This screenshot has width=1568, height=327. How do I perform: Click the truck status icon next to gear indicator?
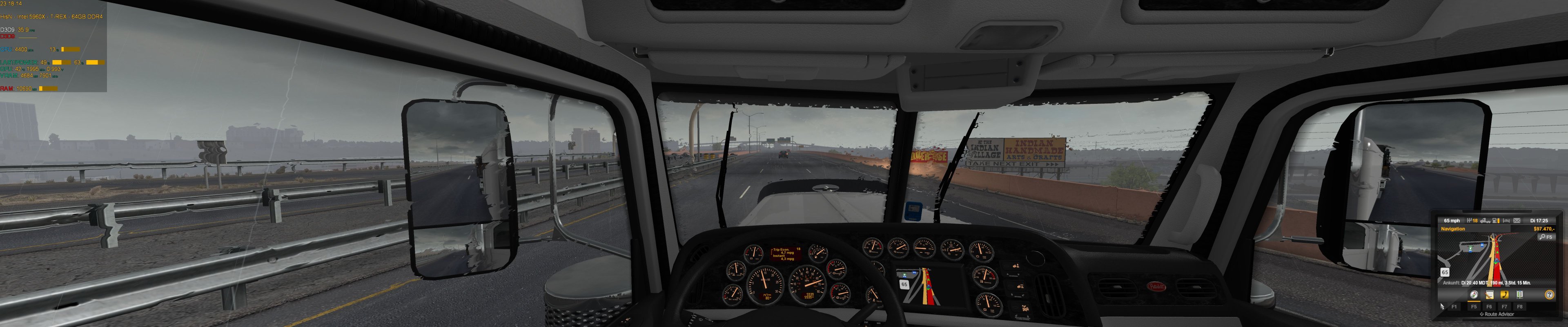click(x=1485, y=220)
